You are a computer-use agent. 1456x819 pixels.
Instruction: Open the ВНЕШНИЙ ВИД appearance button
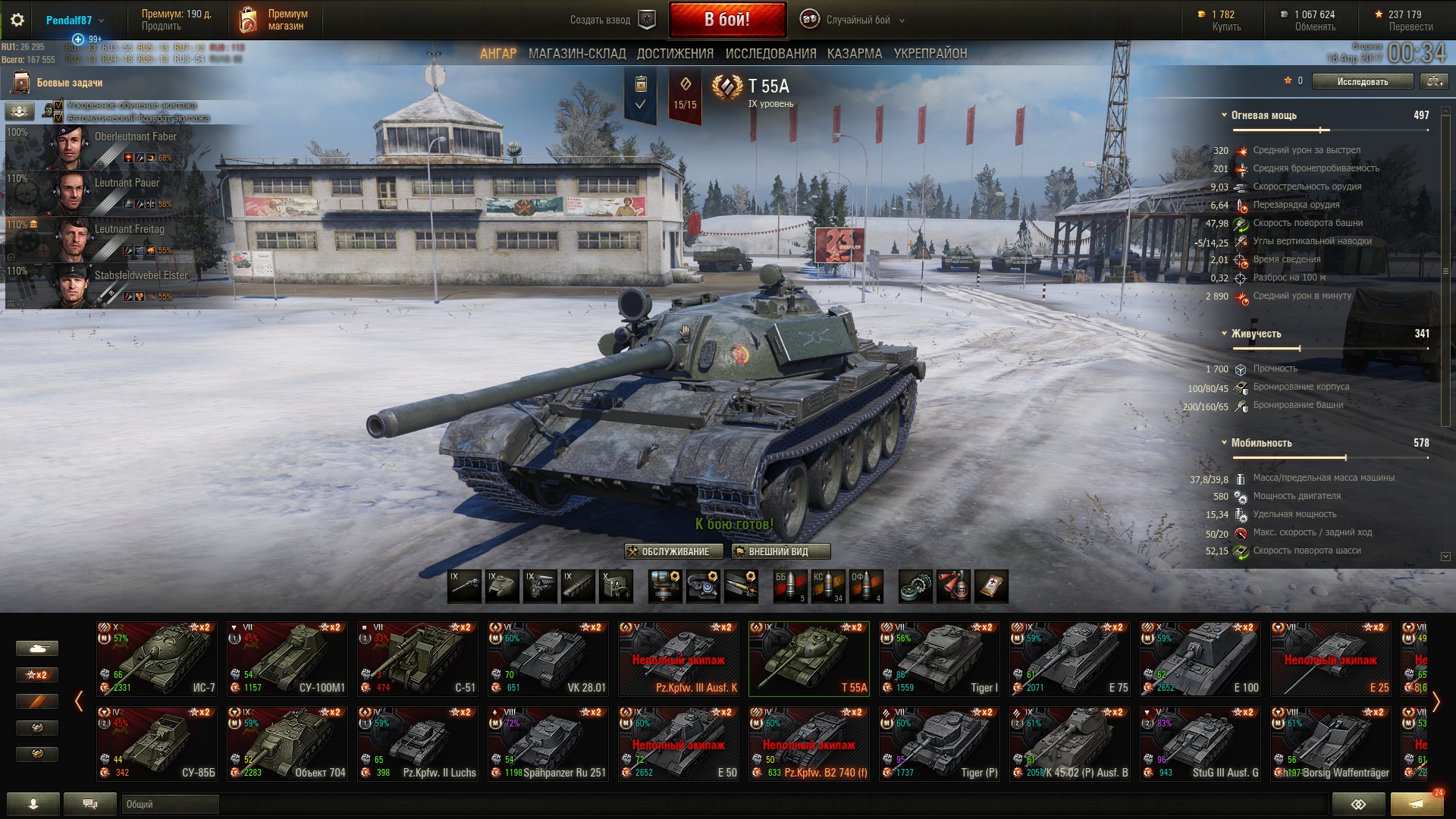click(x=780, y=551)
